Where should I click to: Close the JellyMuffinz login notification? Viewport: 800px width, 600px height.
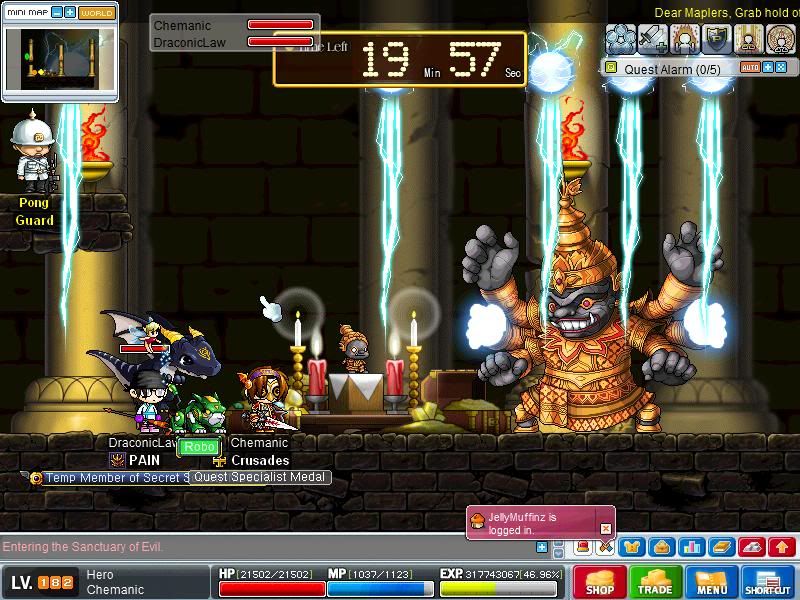pyautogui.click(x=605, y=528)
